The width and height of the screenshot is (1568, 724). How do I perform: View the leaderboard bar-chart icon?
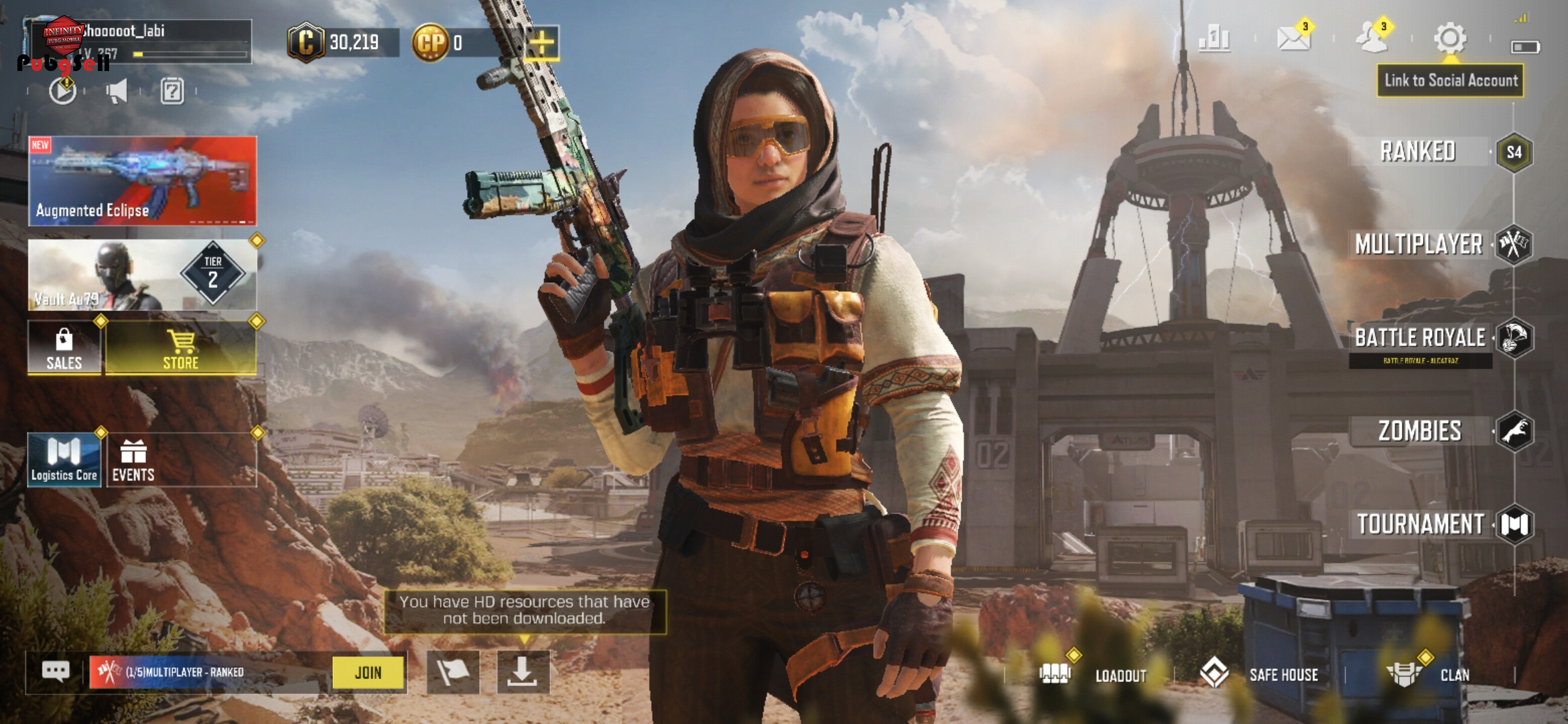1214,39
